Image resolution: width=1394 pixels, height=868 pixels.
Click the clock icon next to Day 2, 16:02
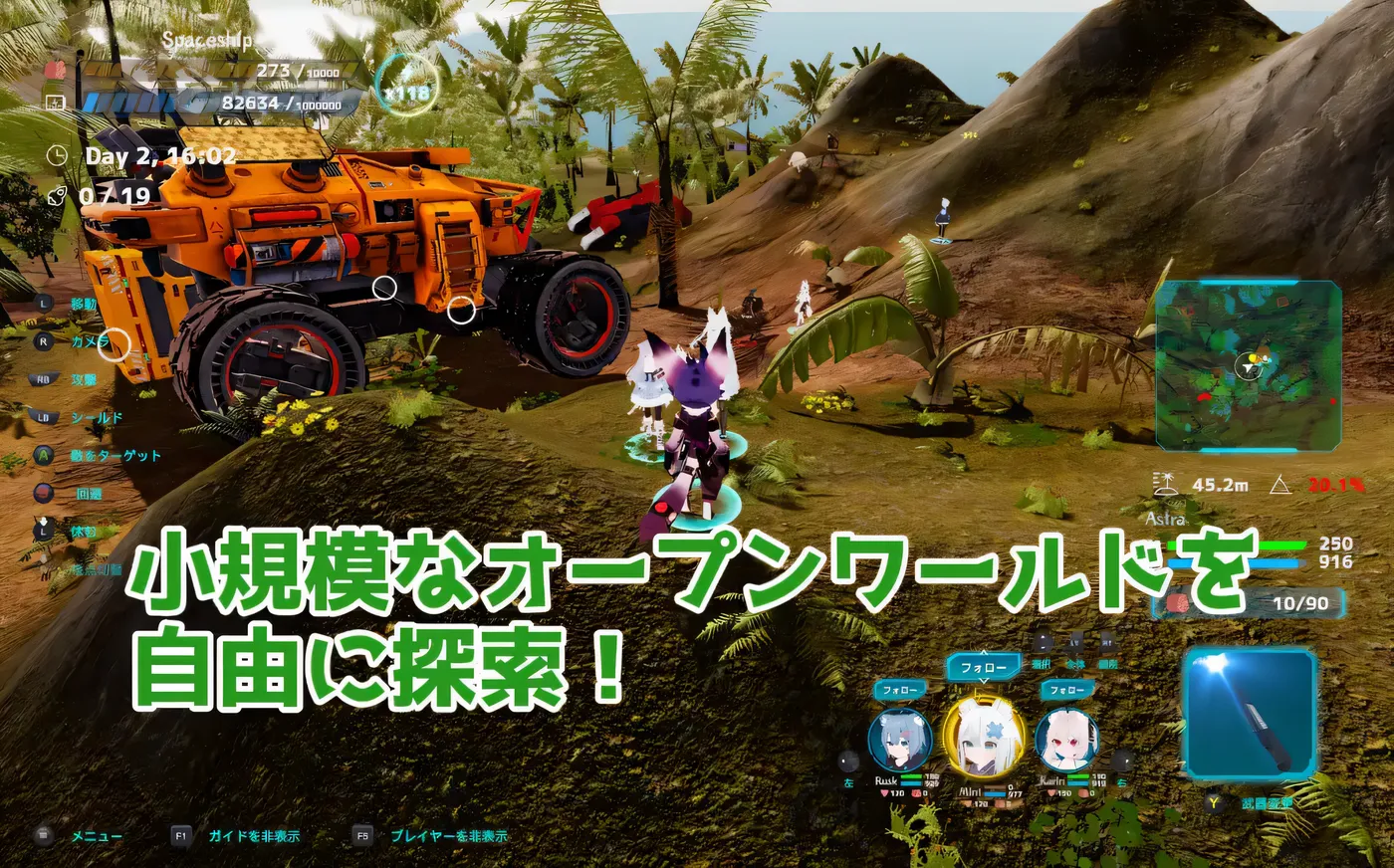click(x=58, y=154)
